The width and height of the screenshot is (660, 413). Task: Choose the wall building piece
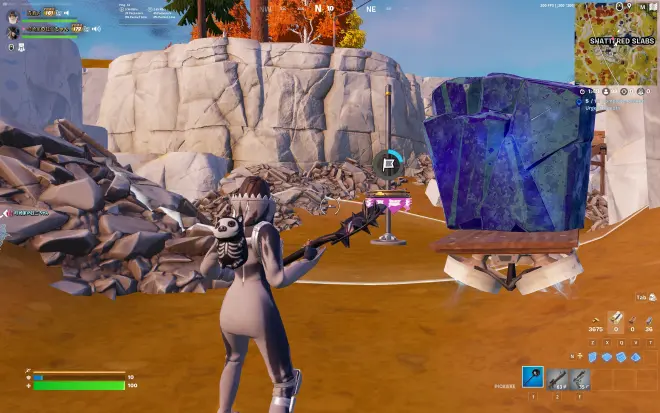[592, 356]
